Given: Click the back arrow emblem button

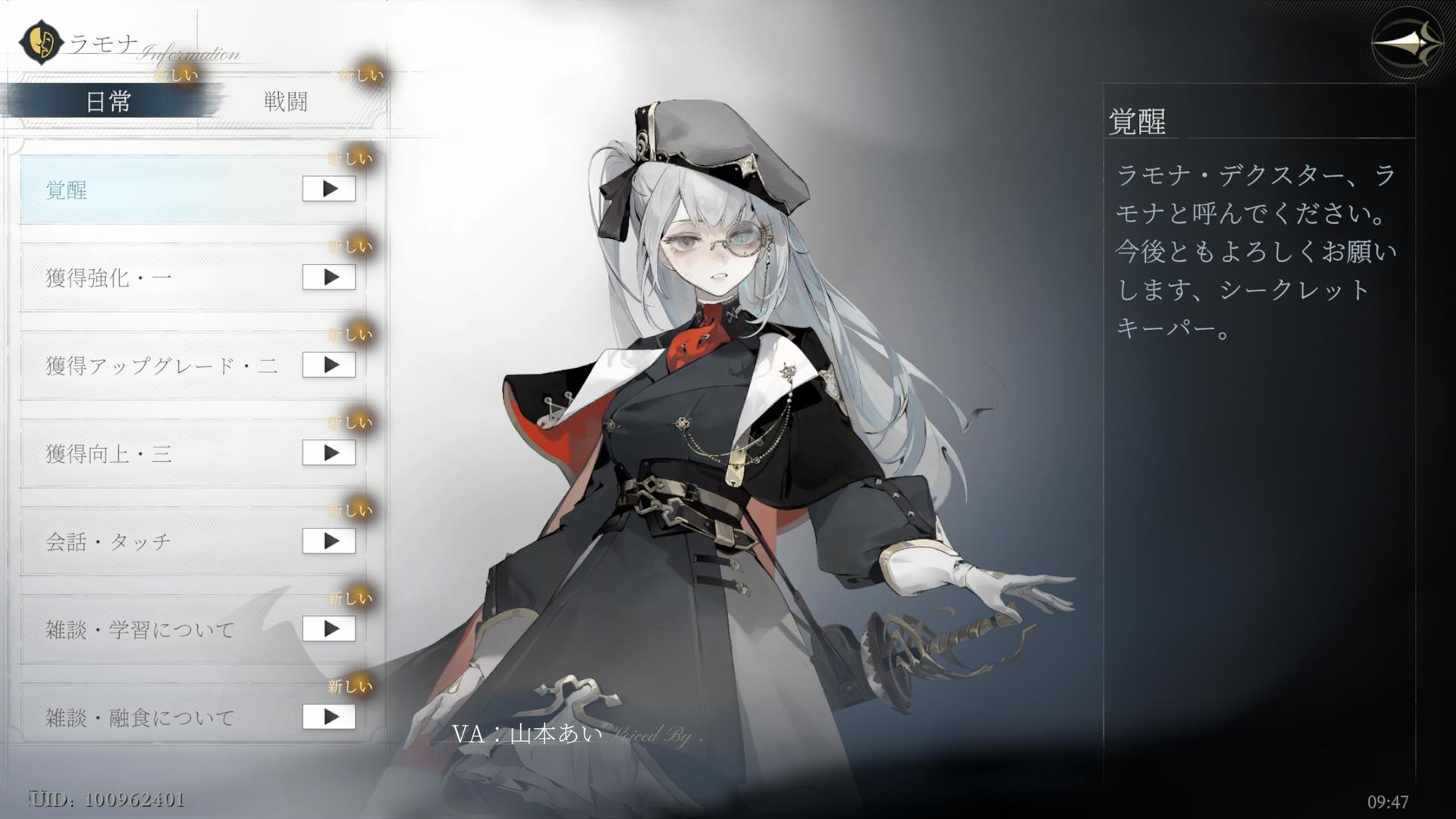Looking at the screenshot, I should [x=1407, y=44].
